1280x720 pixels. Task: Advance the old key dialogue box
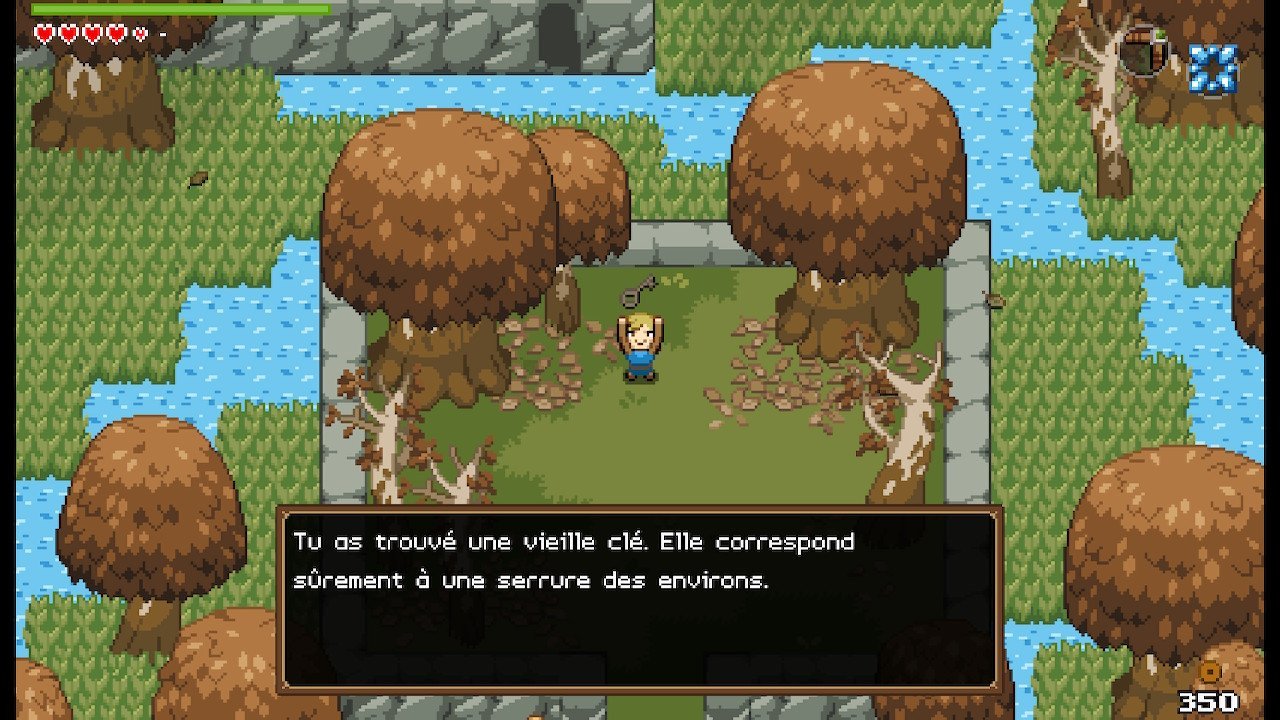click(x=639, y=599)
